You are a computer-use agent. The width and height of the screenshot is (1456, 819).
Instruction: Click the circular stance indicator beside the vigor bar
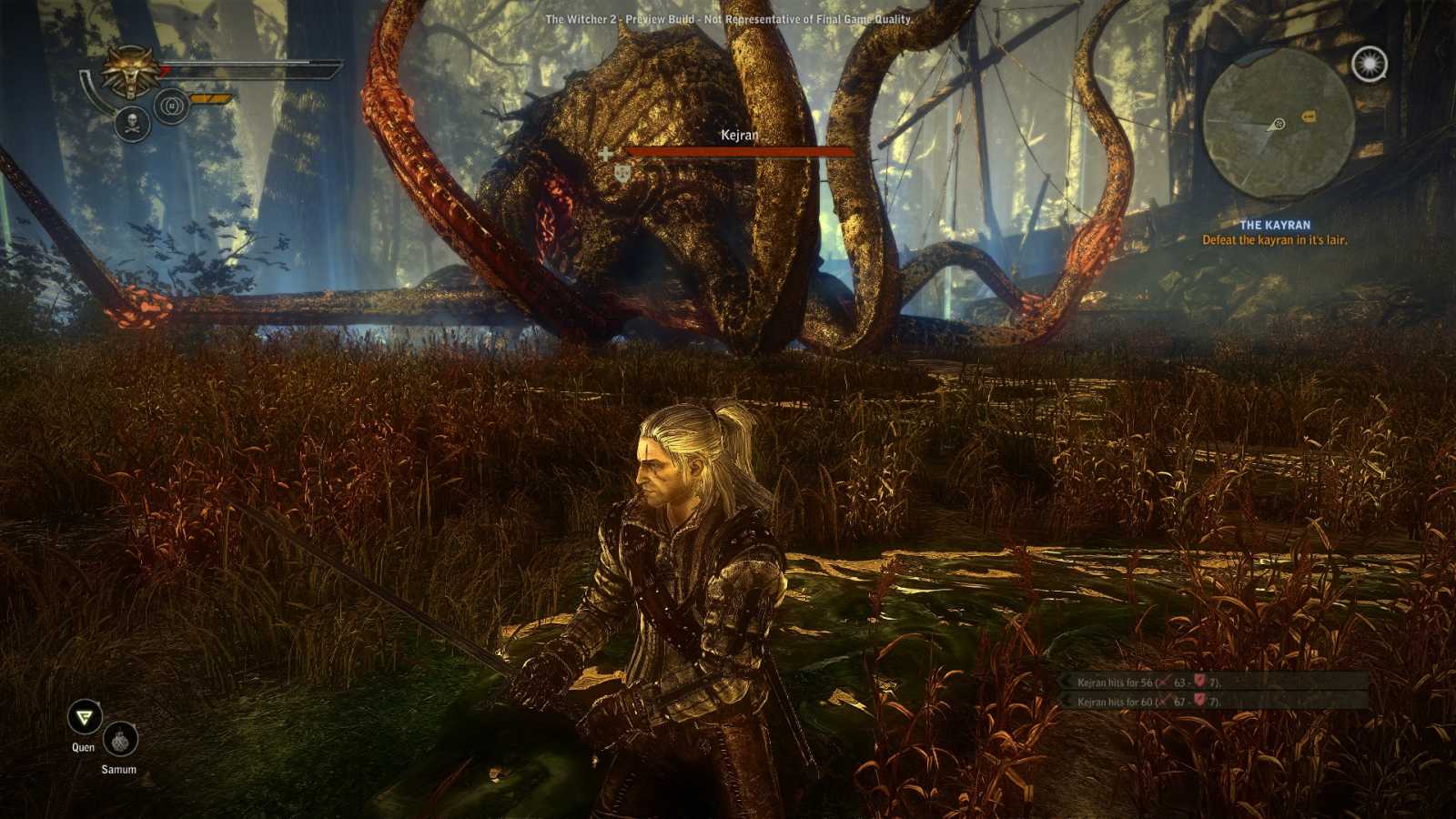coord(171,106)
